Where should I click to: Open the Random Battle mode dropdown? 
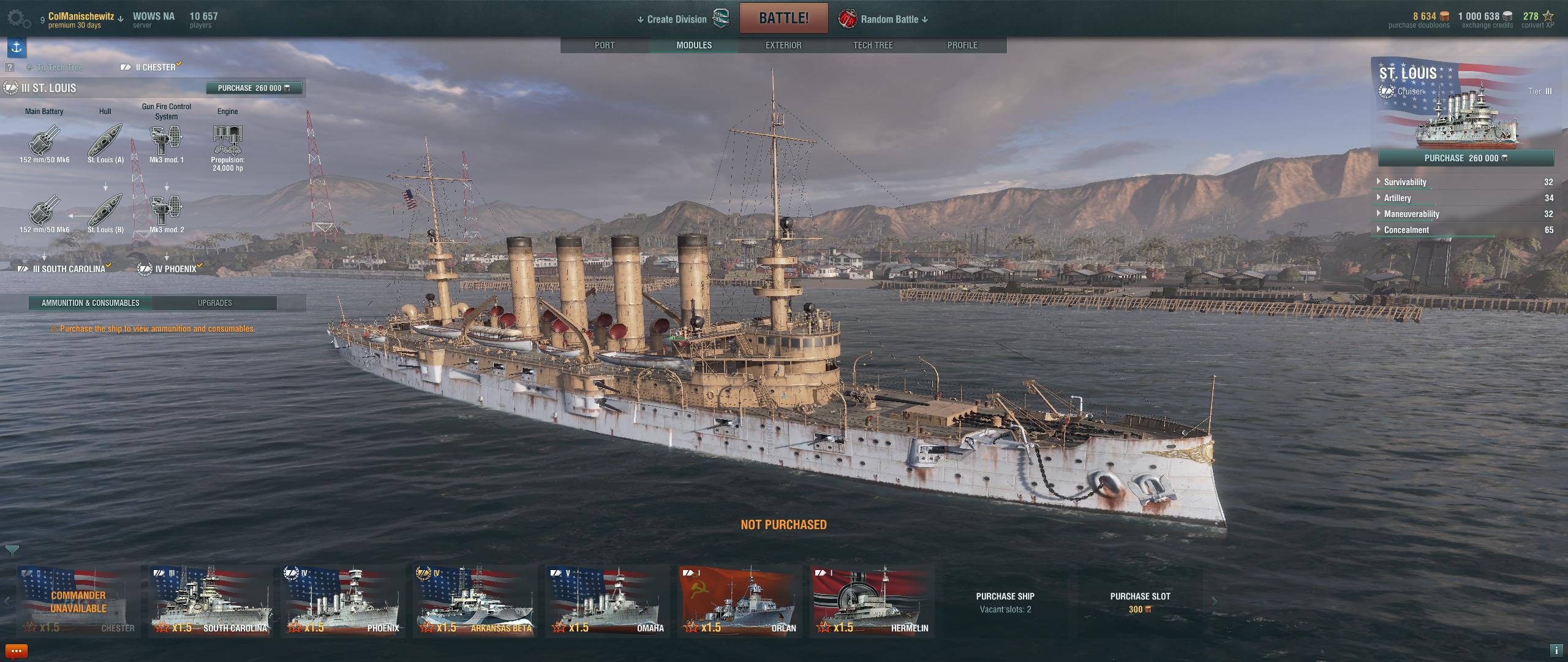[x=893, y=20]
